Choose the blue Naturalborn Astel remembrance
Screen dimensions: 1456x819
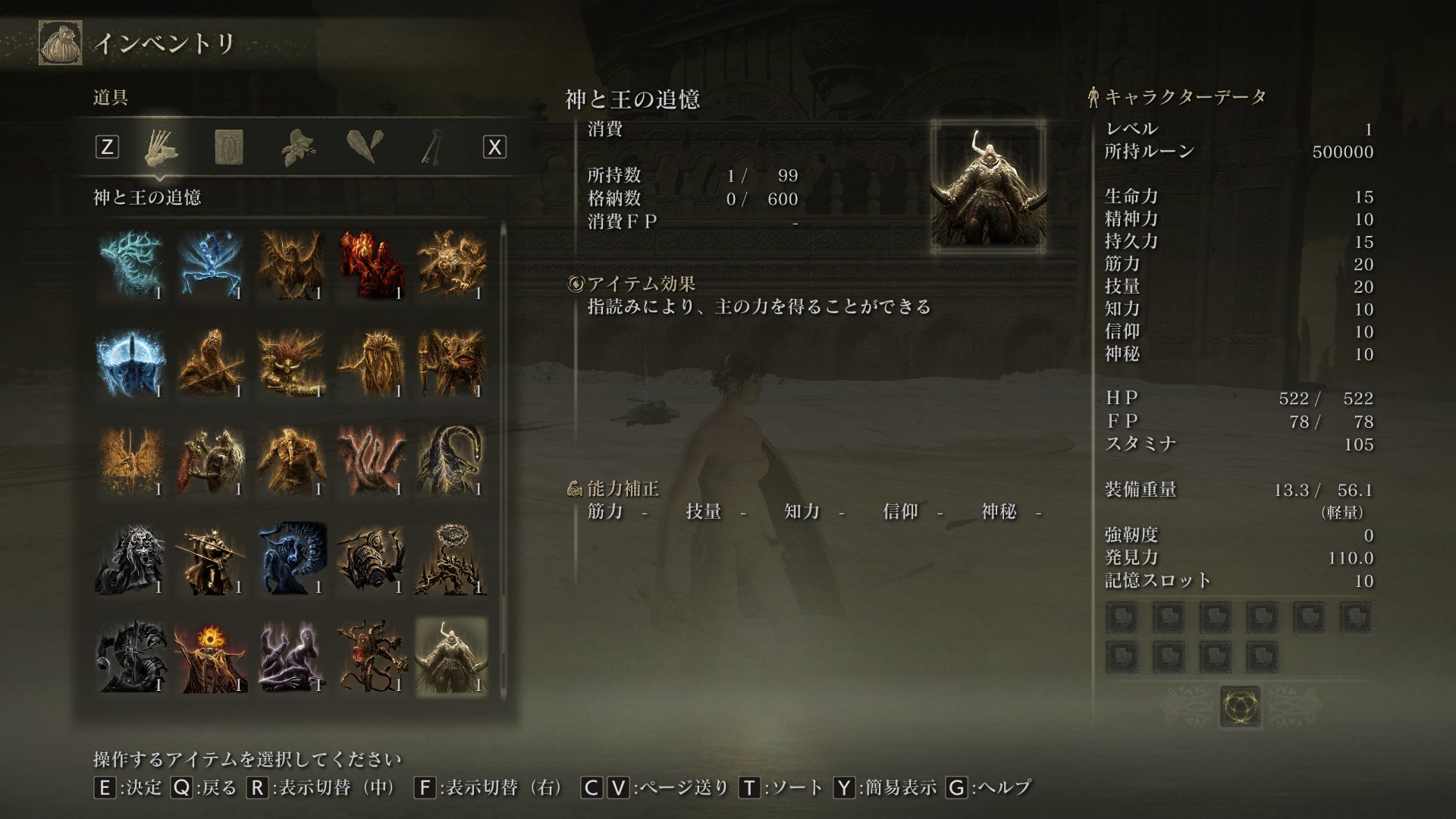[211, 265]
